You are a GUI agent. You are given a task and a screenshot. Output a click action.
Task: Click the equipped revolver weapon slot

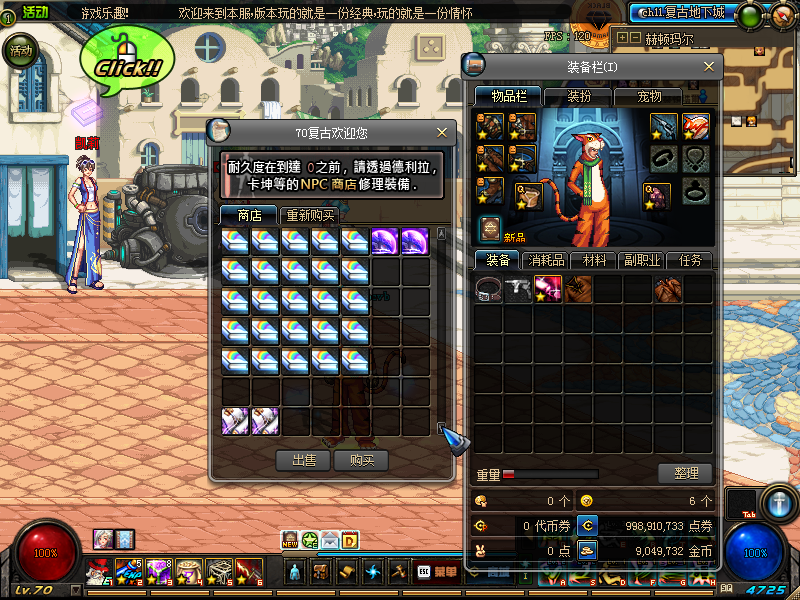[x=665, y=126]
